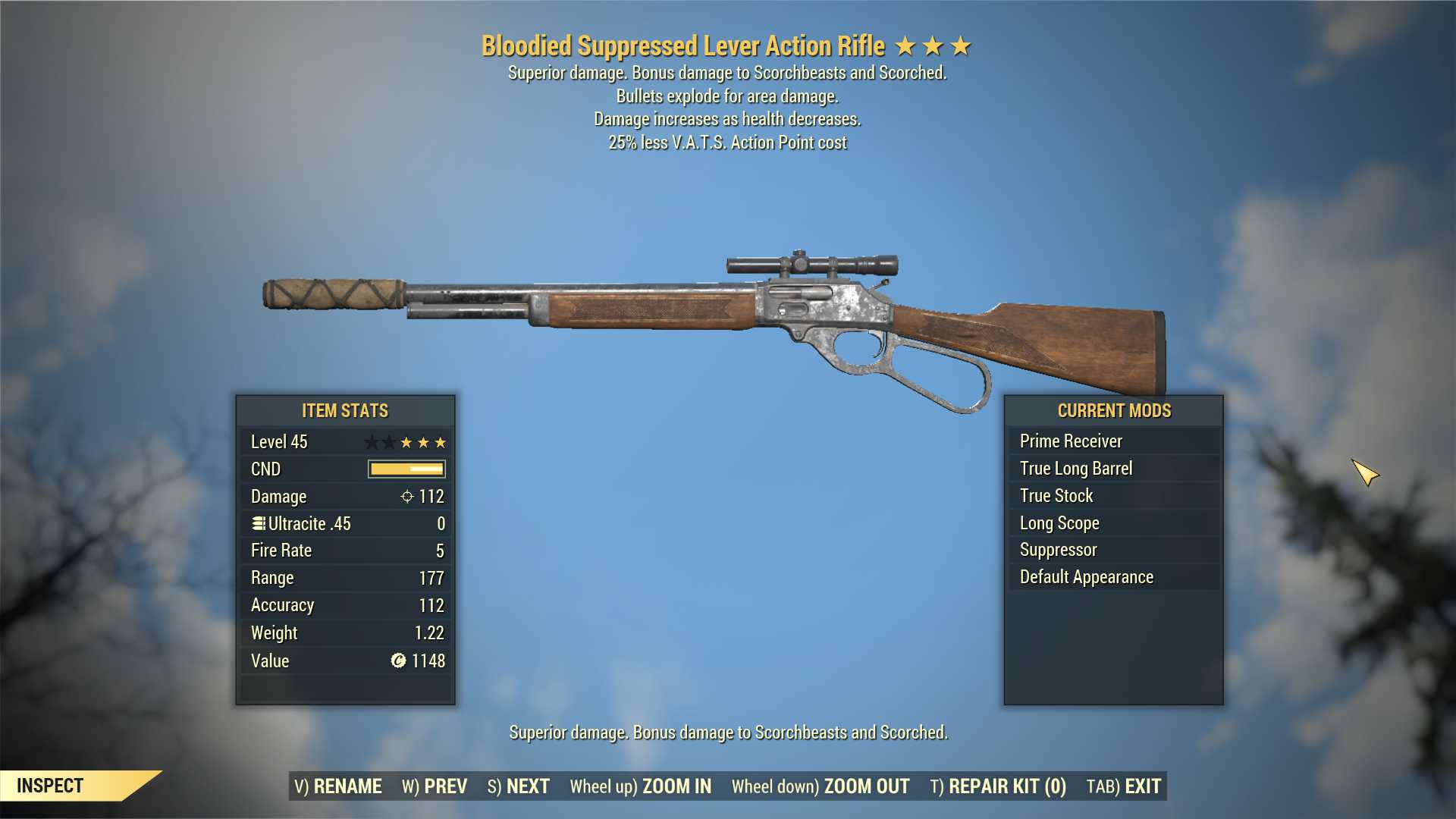
Task: Exit the inspect screen
Action: pos(1124,786)
